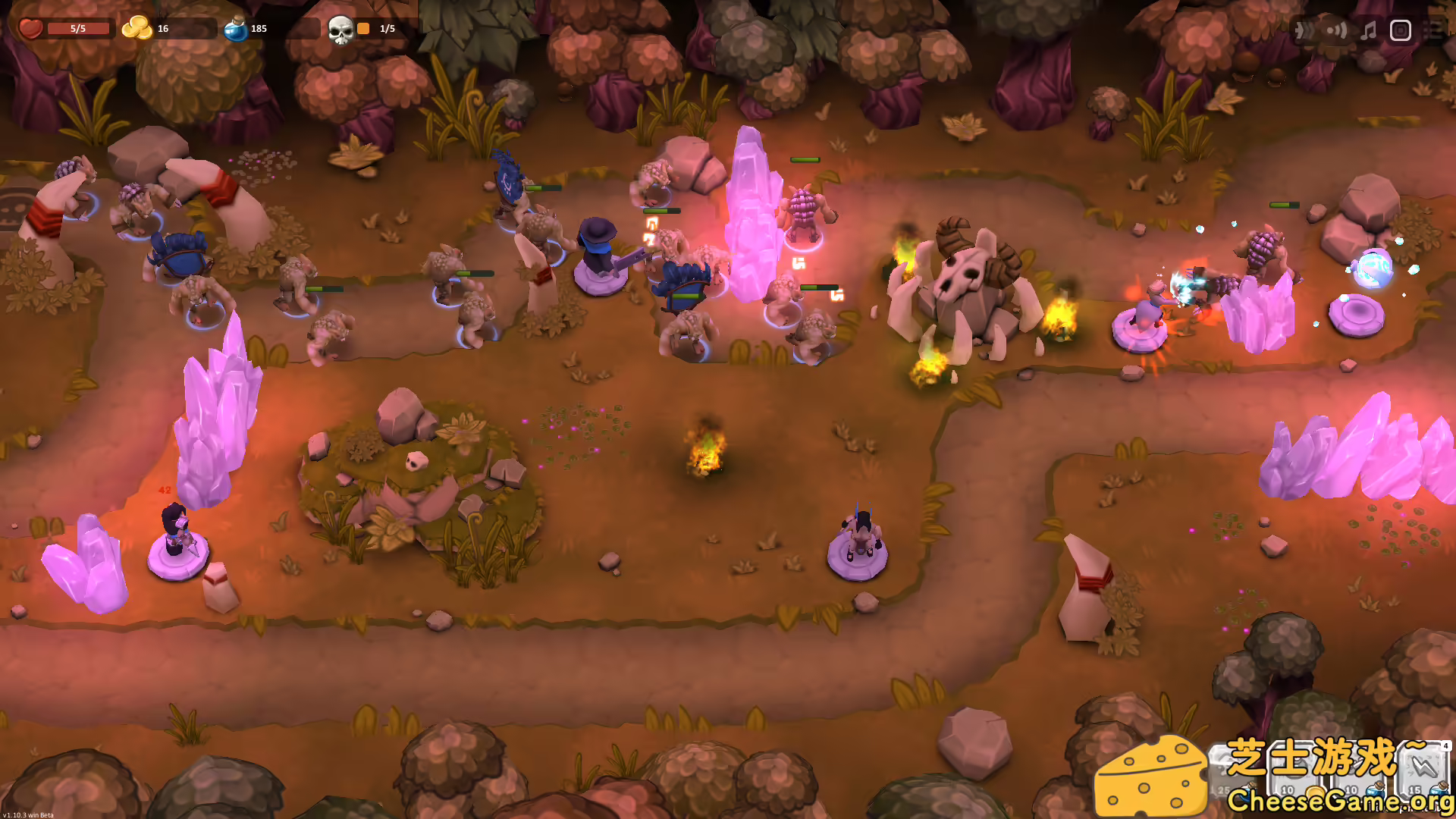
Task: Select the lightning bolt spell card
Action: (x=1424, y=770)
